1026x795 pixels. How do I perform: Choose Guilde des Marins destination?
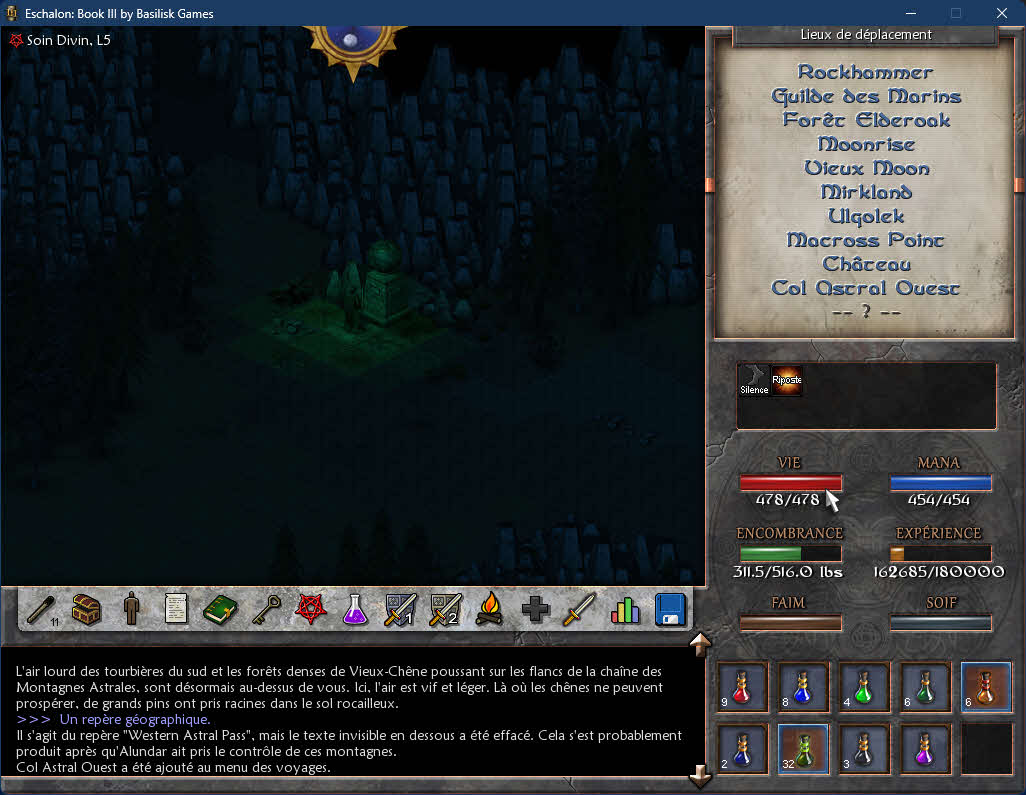point(865,97)
